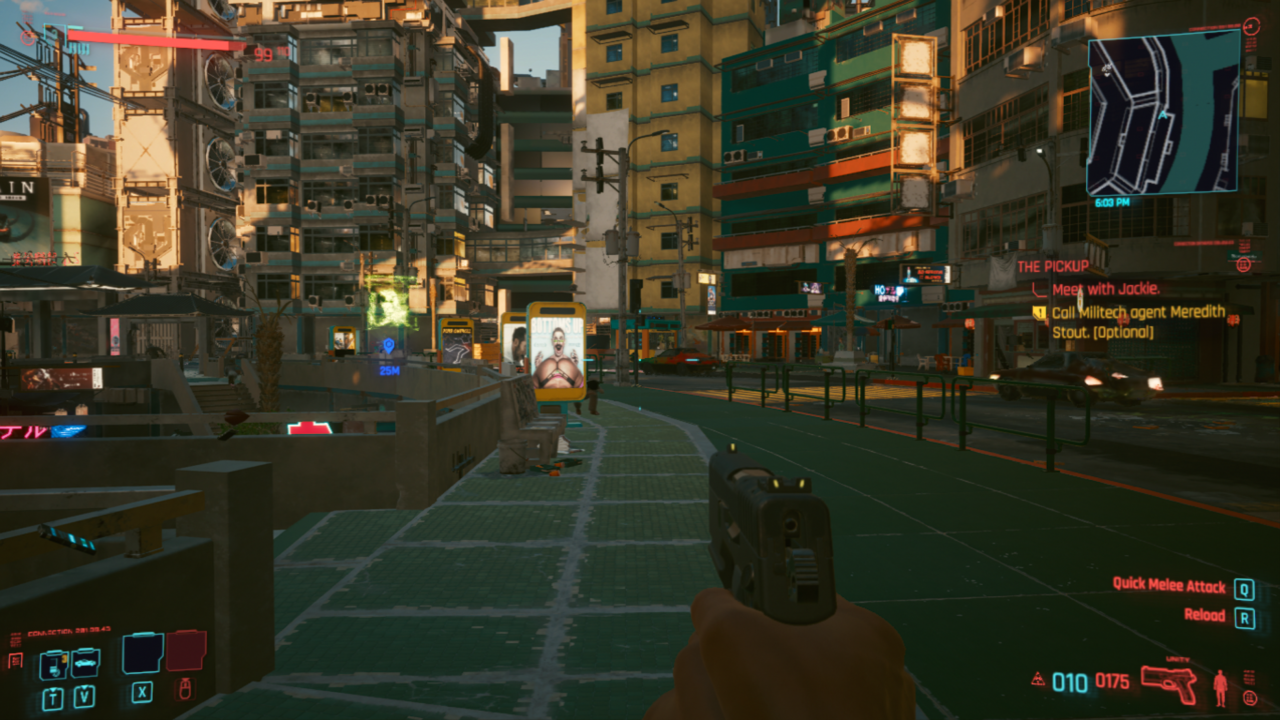Toggle the blue weapon quickslot bound to X
This screenshot has width=1280, height=720.
tap(141, 654)
